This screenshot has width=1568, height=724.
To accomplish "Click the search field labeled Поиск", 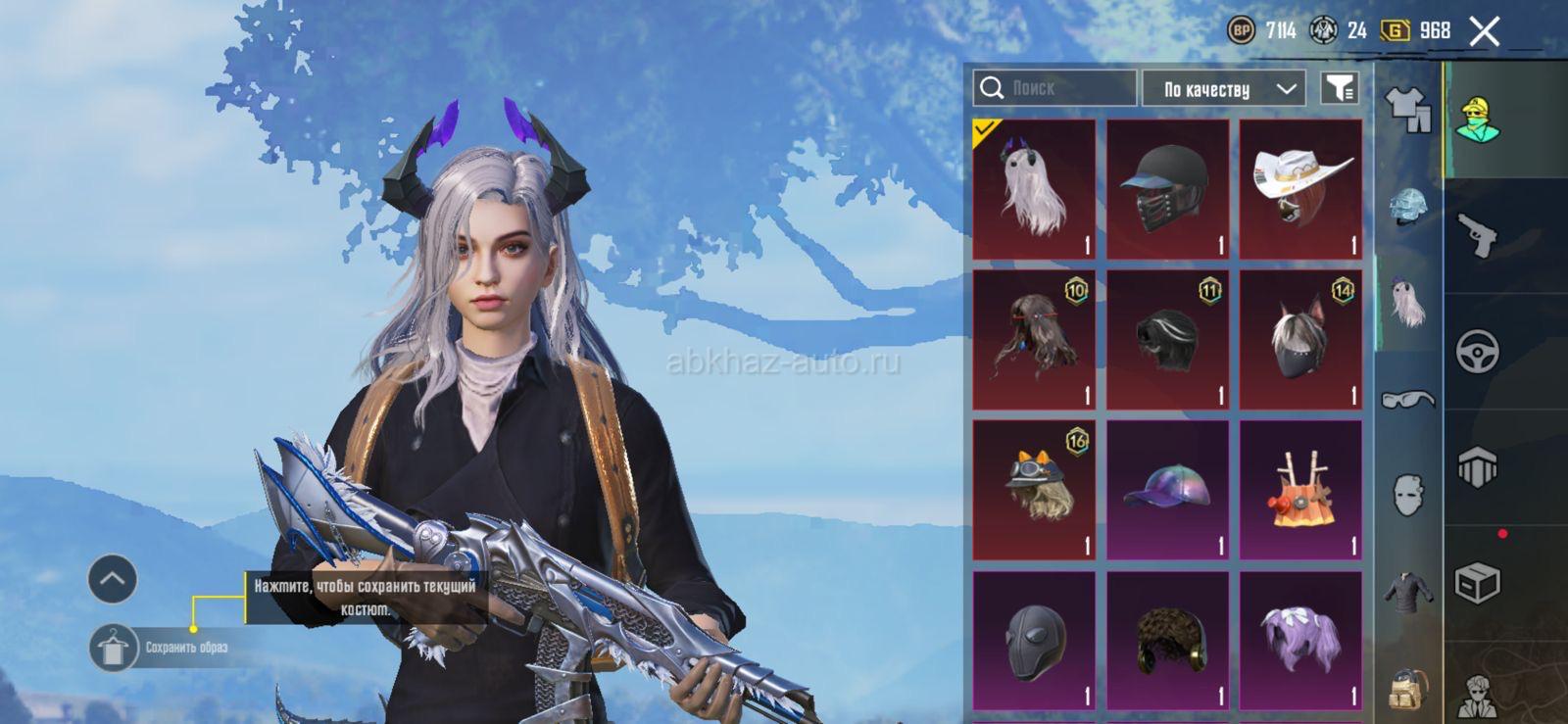I will [x=1056, y=88].
